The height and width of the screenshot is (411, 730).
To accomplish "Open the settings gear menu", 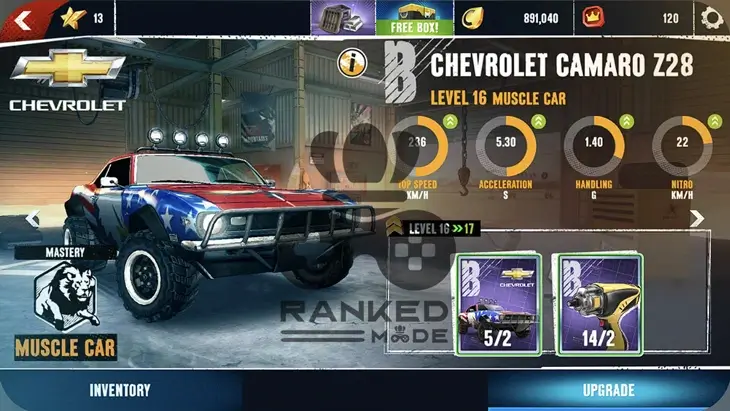I will tap(711, 17).
